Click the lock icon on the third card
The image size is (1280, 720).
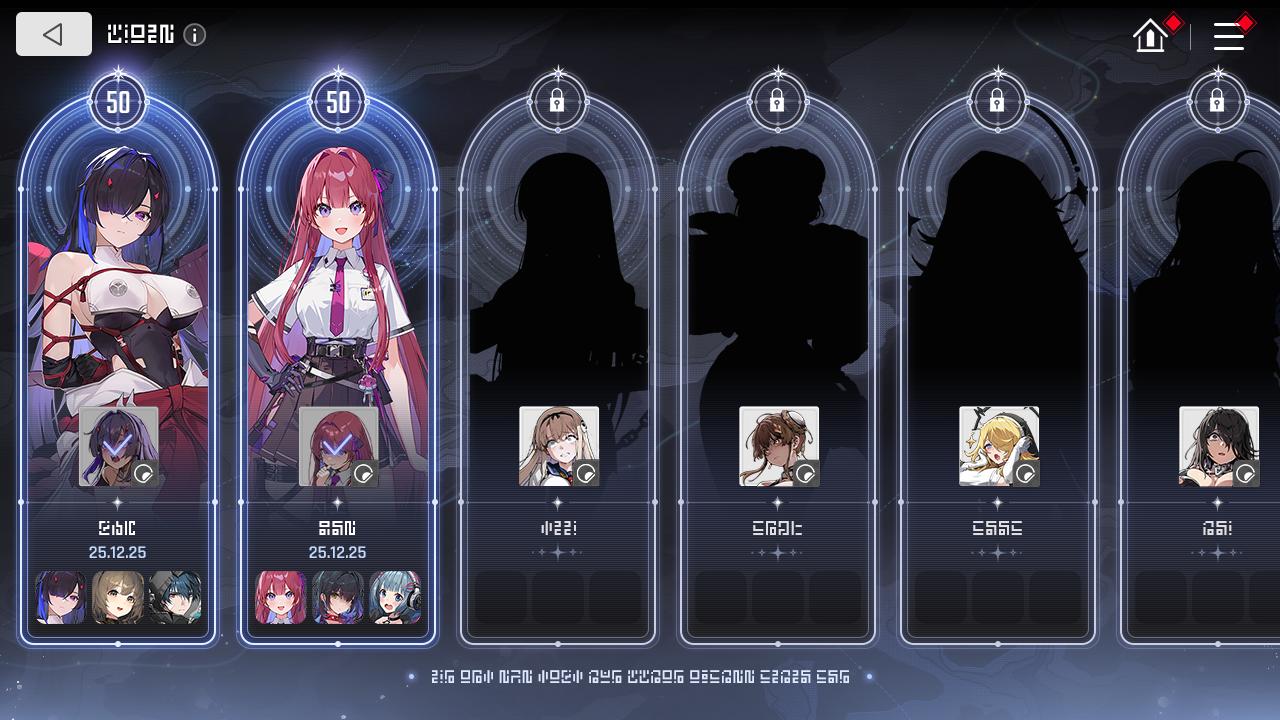point(558,100)
